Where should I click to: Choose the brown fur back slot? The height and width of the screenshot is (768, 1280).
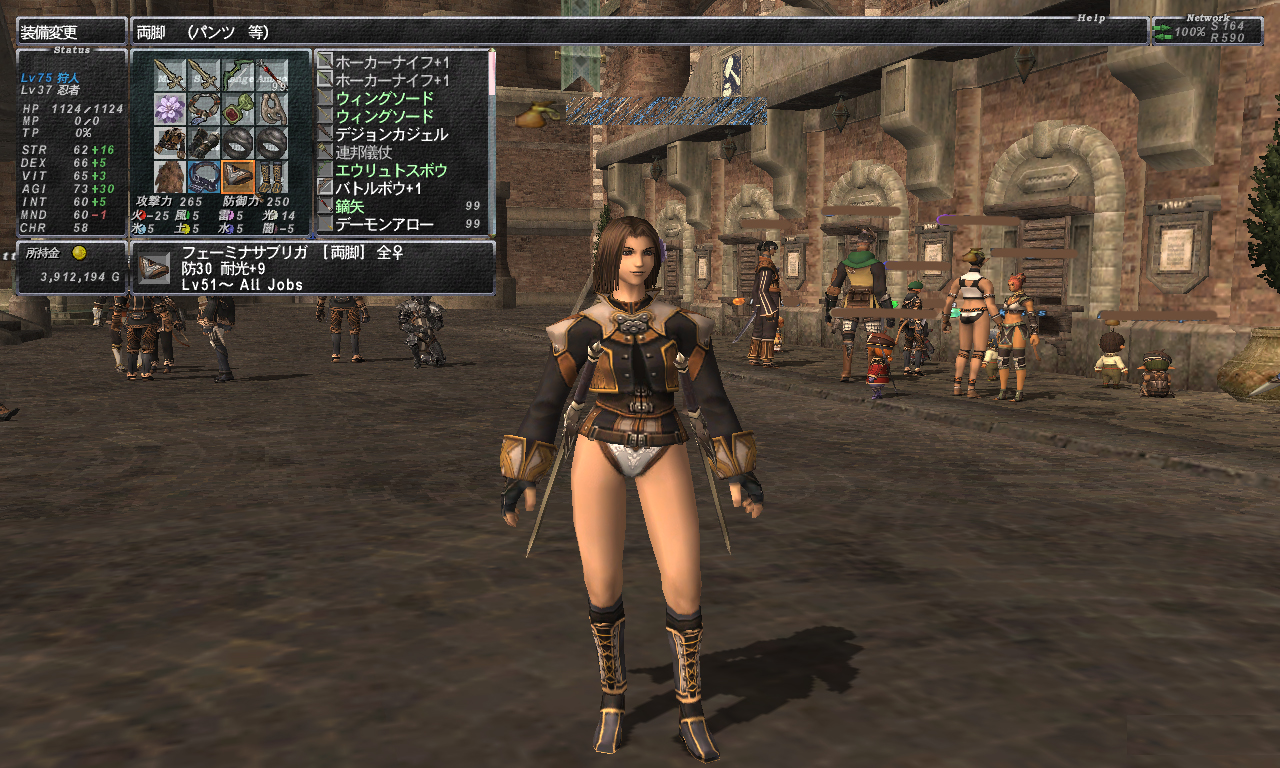(x=169, y=177)
